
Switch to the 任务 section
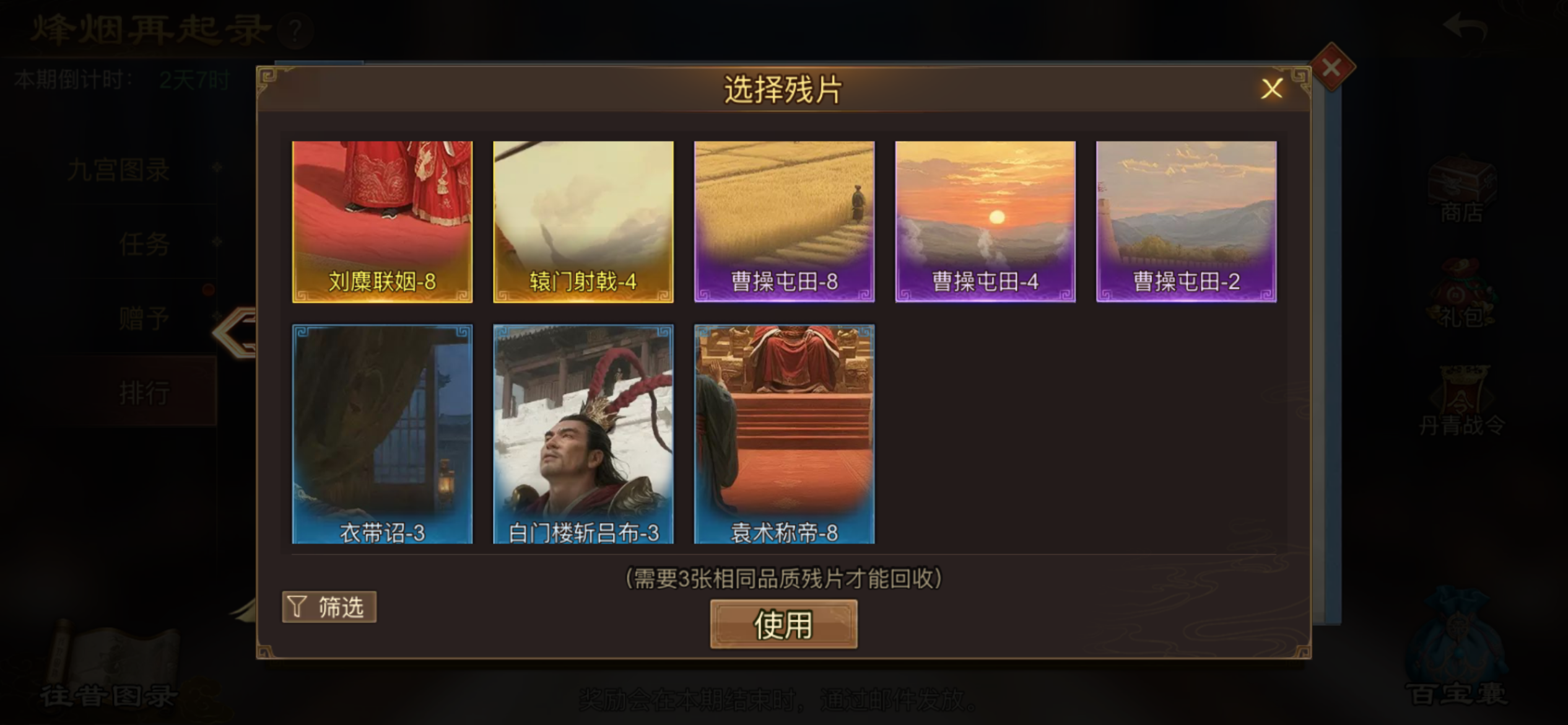[144, 245]
